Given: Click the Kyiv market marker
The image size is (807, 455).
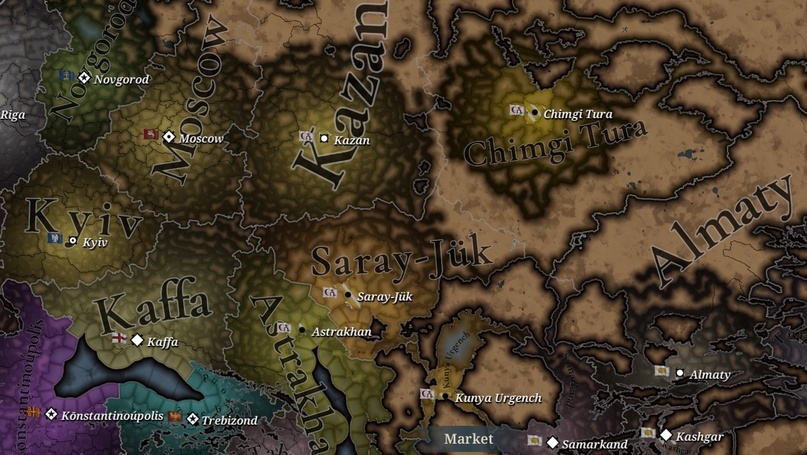Looking at the screenshot, I should click(x=72, y=241).
